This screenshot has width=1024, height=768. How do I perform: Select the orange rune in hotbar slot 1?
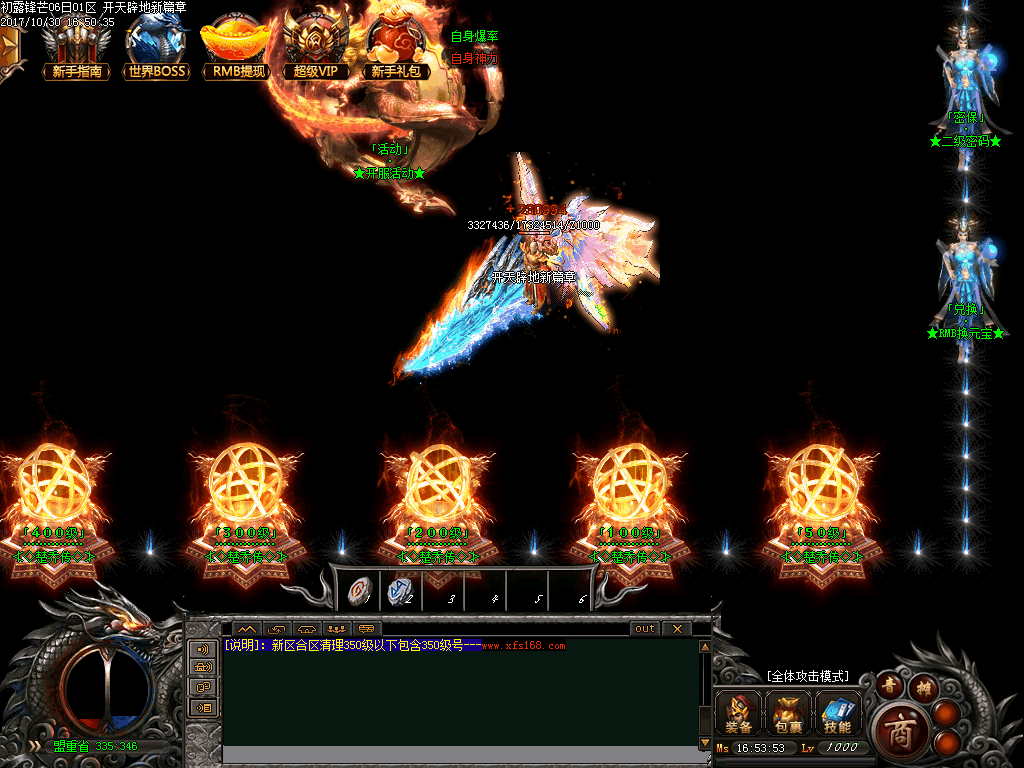(357, 592)
